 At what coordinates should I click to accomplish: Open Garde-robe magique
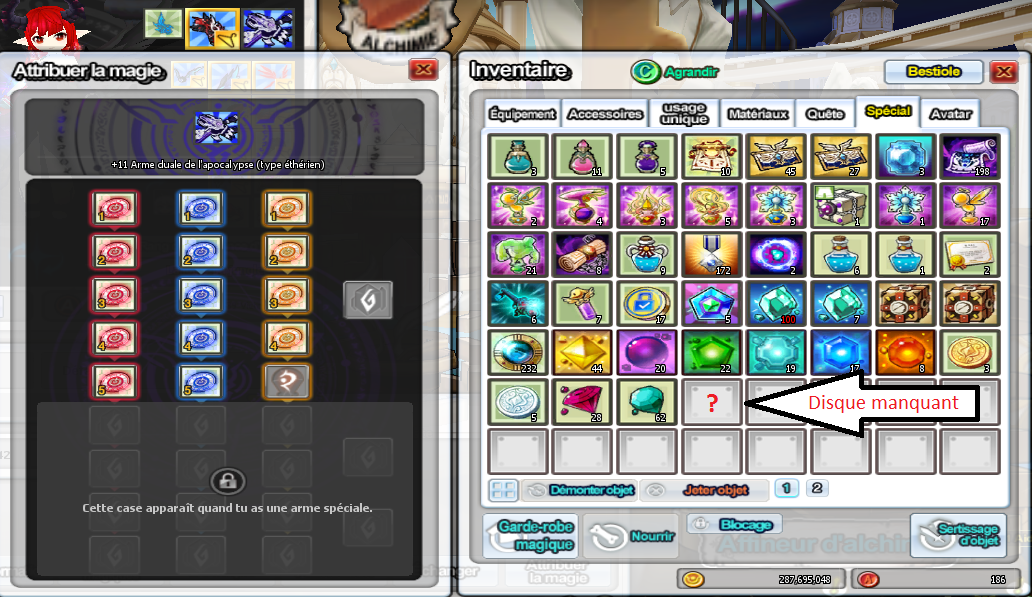pyautogui.click(x=529, y=537)
